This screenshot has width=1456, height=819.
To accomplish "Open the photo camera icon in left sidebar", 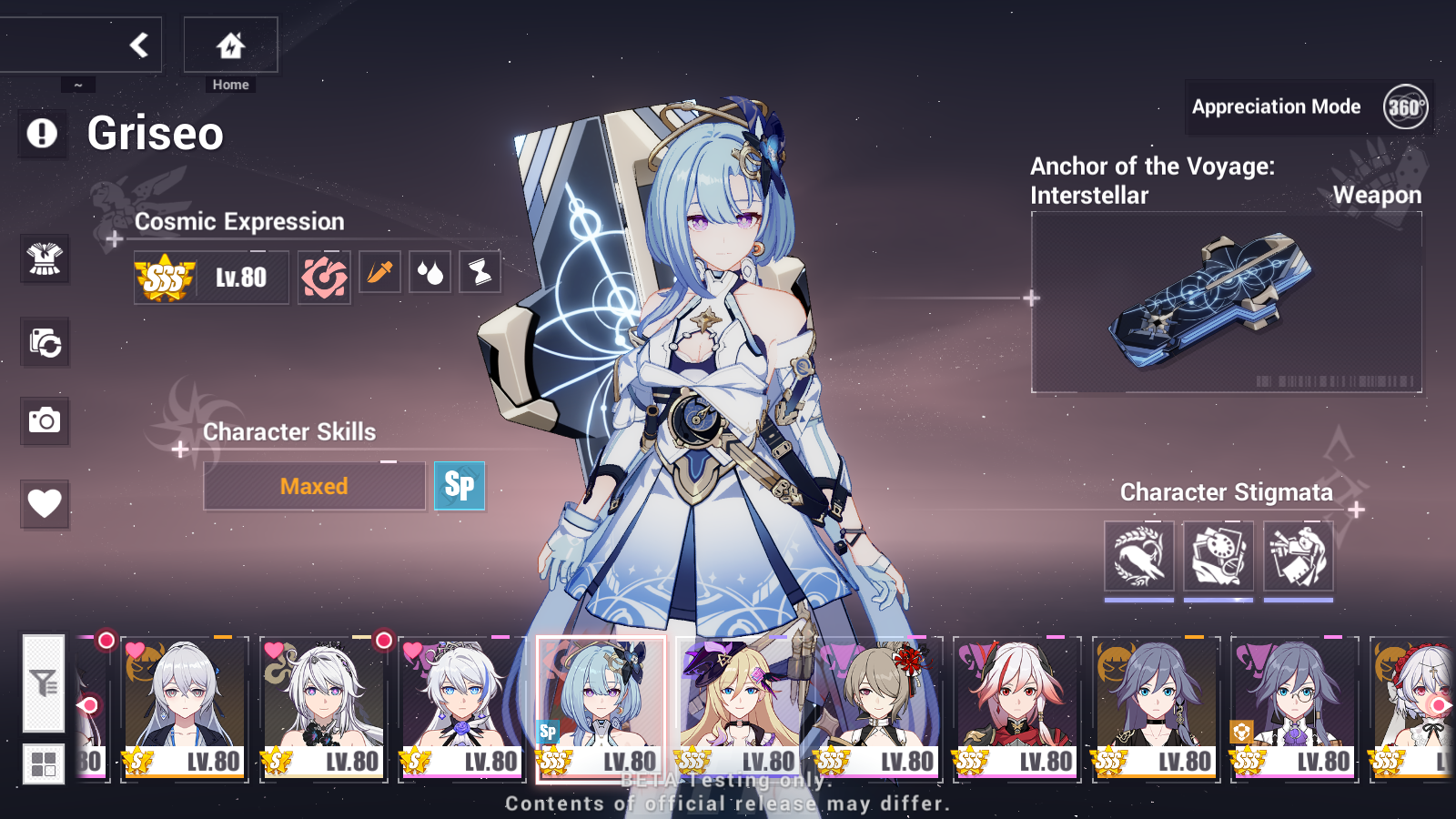I will 44,421.
